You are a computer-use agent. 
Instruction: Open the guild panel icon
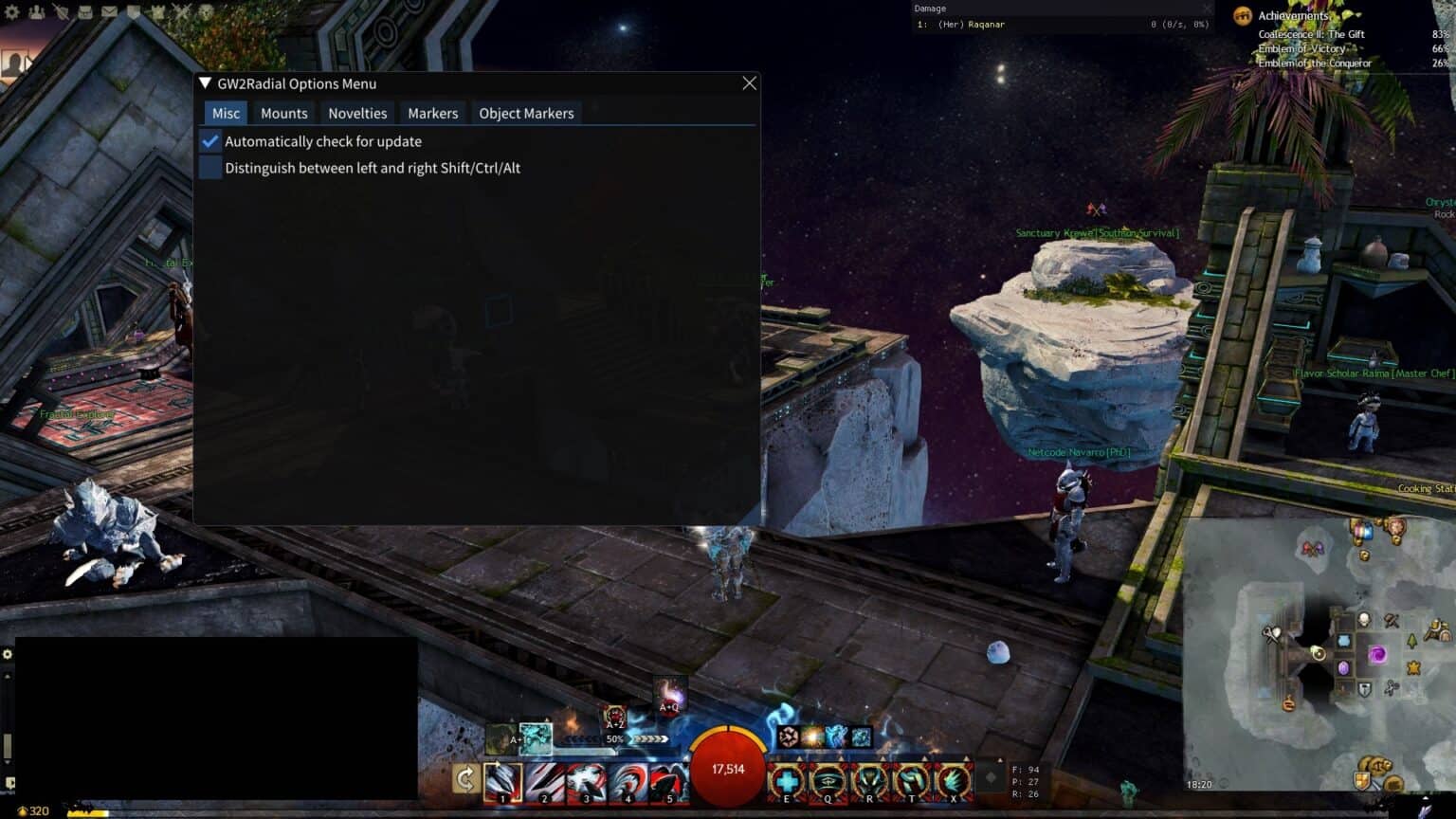tap(157, 12)
